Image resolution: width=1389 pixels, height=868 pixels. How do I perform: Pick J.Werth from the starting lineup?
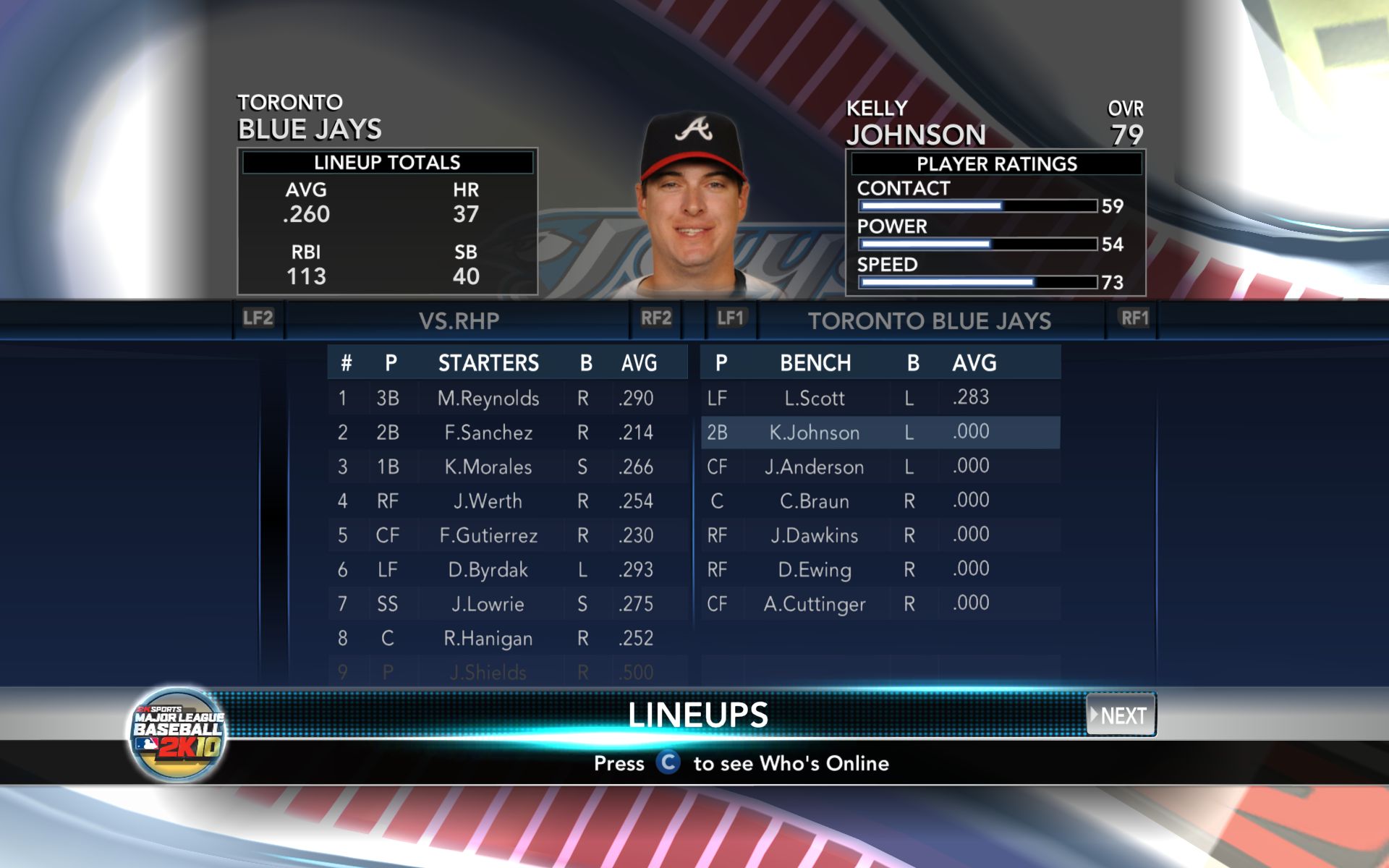tap(488, 501)
